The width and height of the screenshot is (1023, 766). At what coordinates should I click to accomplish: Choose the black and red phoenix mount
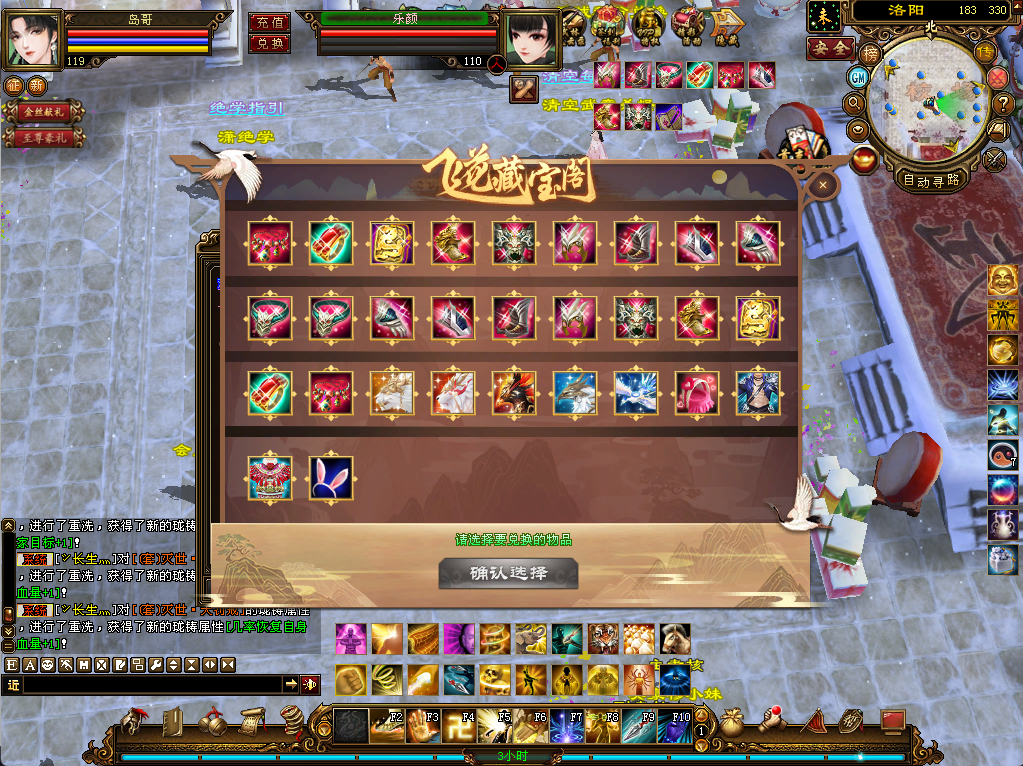[514, 392]
